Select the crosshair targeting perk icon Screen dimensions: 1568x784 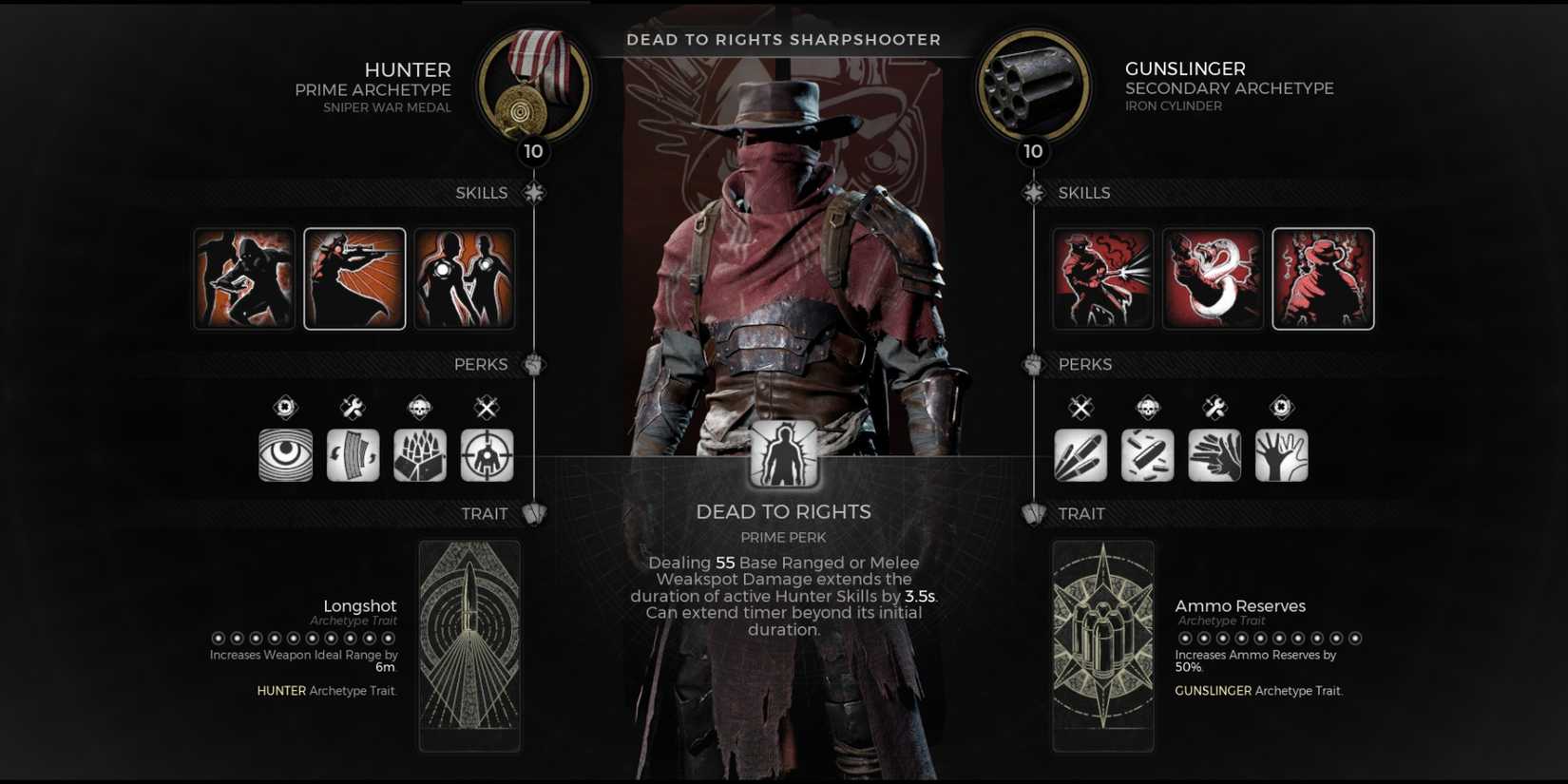pyautogui.click(x=487, y=454)
